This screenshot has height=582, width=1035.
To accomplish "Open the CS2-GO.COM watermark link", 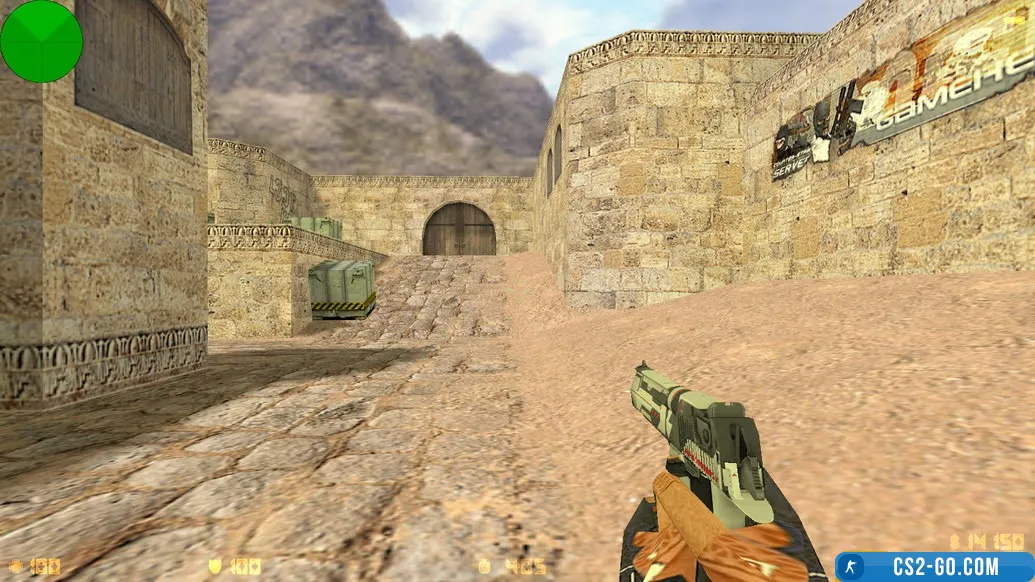I will pyautogui.click(x=934, y=567).
